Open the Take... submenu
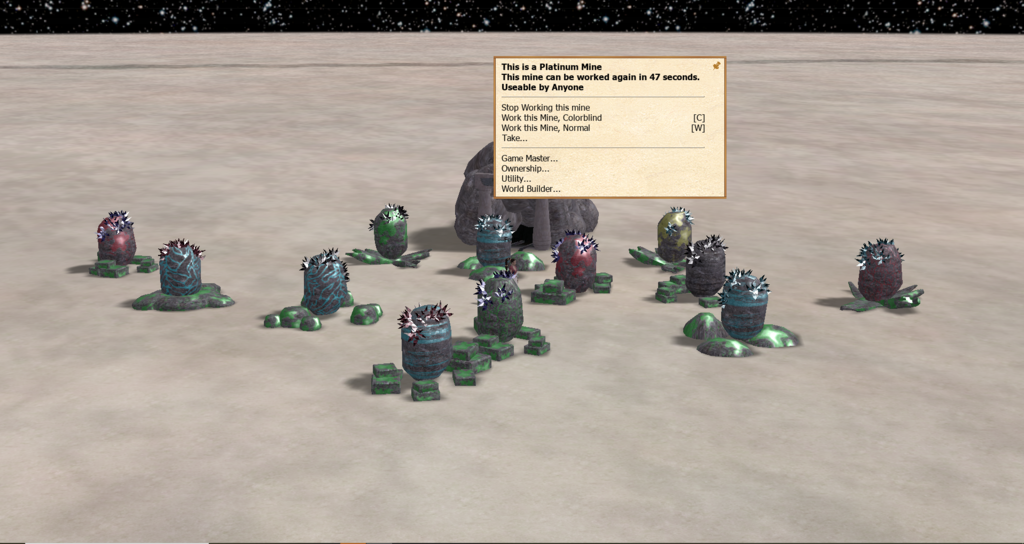 click(514, 138)
